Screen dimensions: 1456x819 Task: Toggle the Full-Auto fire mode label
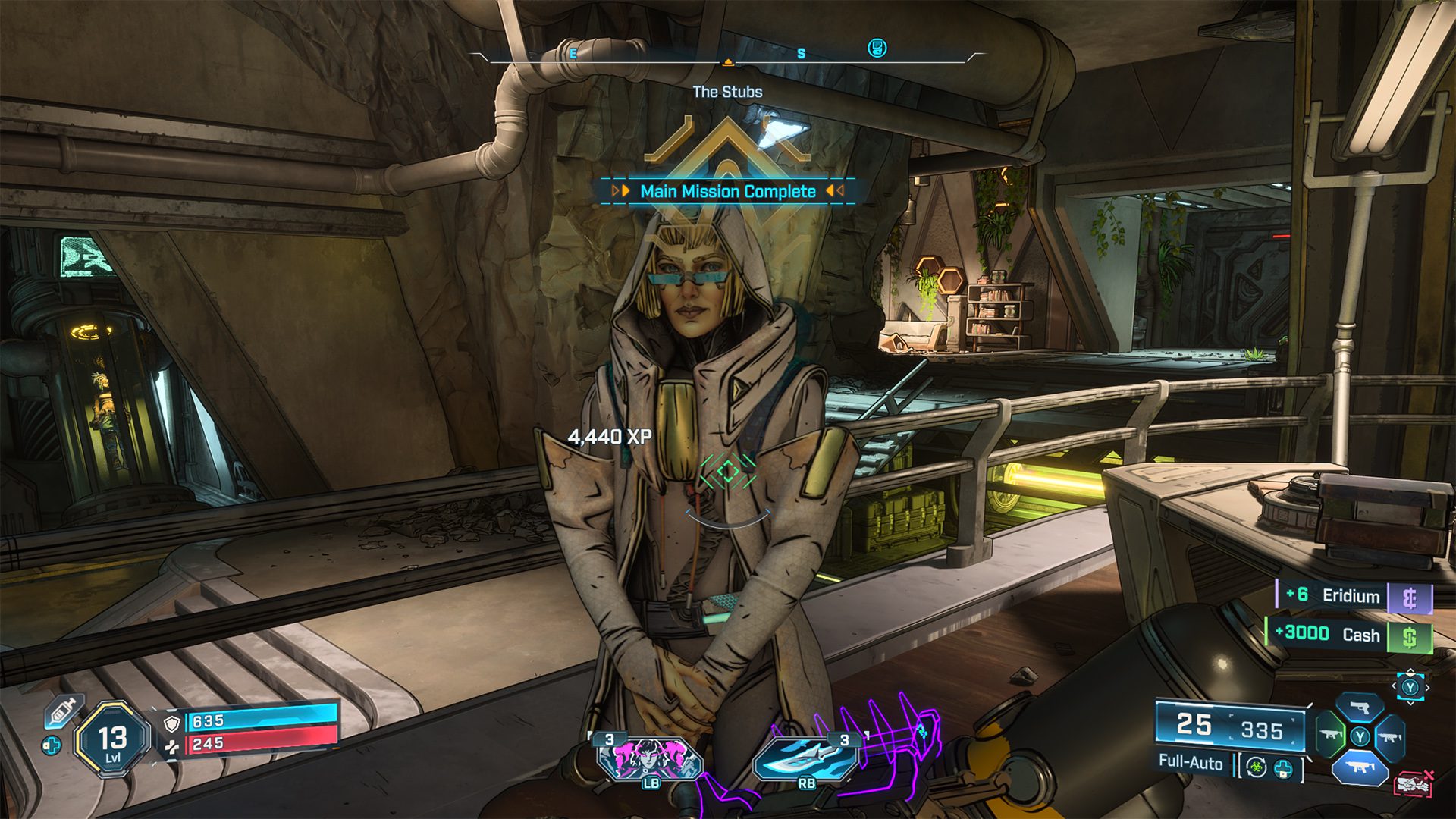click(1190, 762)
